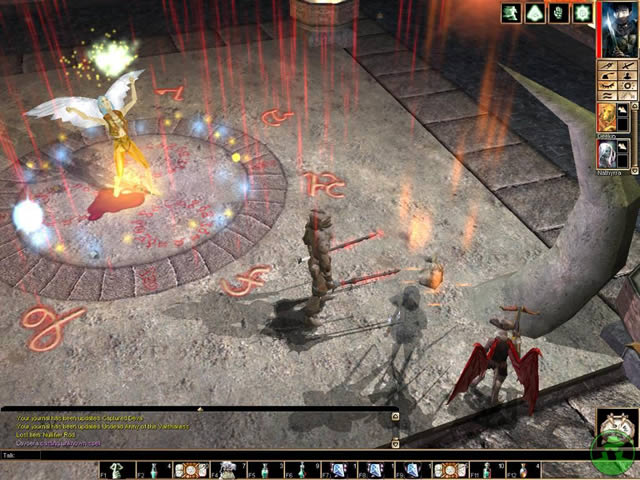Click the green triangle spell effect icon

tap(536, 13)
